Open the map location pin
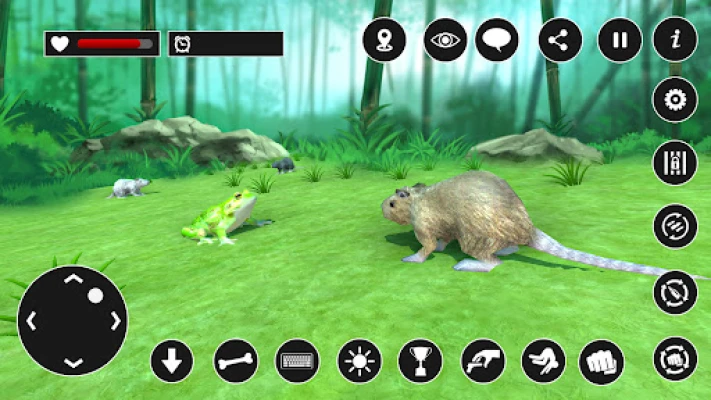Screen dimensions: 711x400 tap(383, 41)
